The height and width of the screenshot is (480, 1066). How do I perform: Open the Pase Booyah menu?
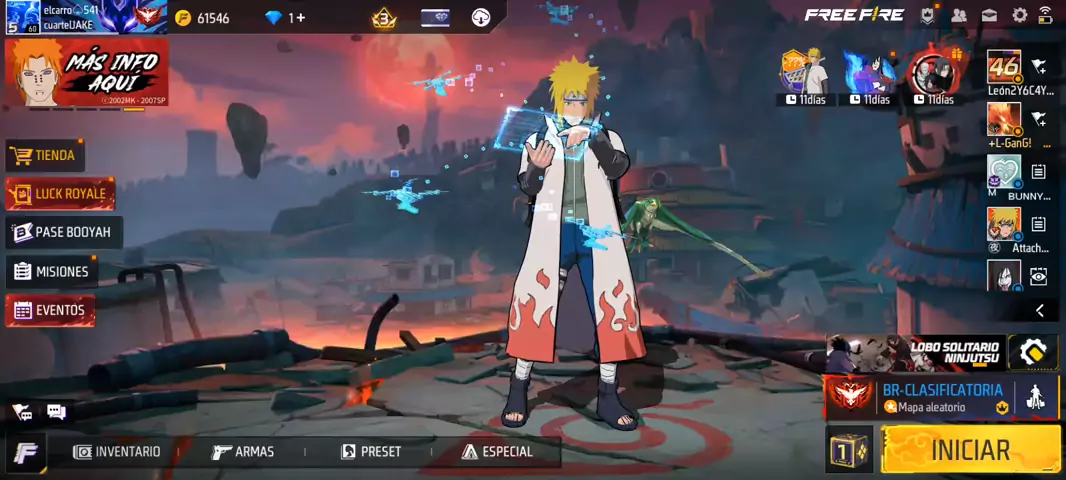[x=63, y=232]
